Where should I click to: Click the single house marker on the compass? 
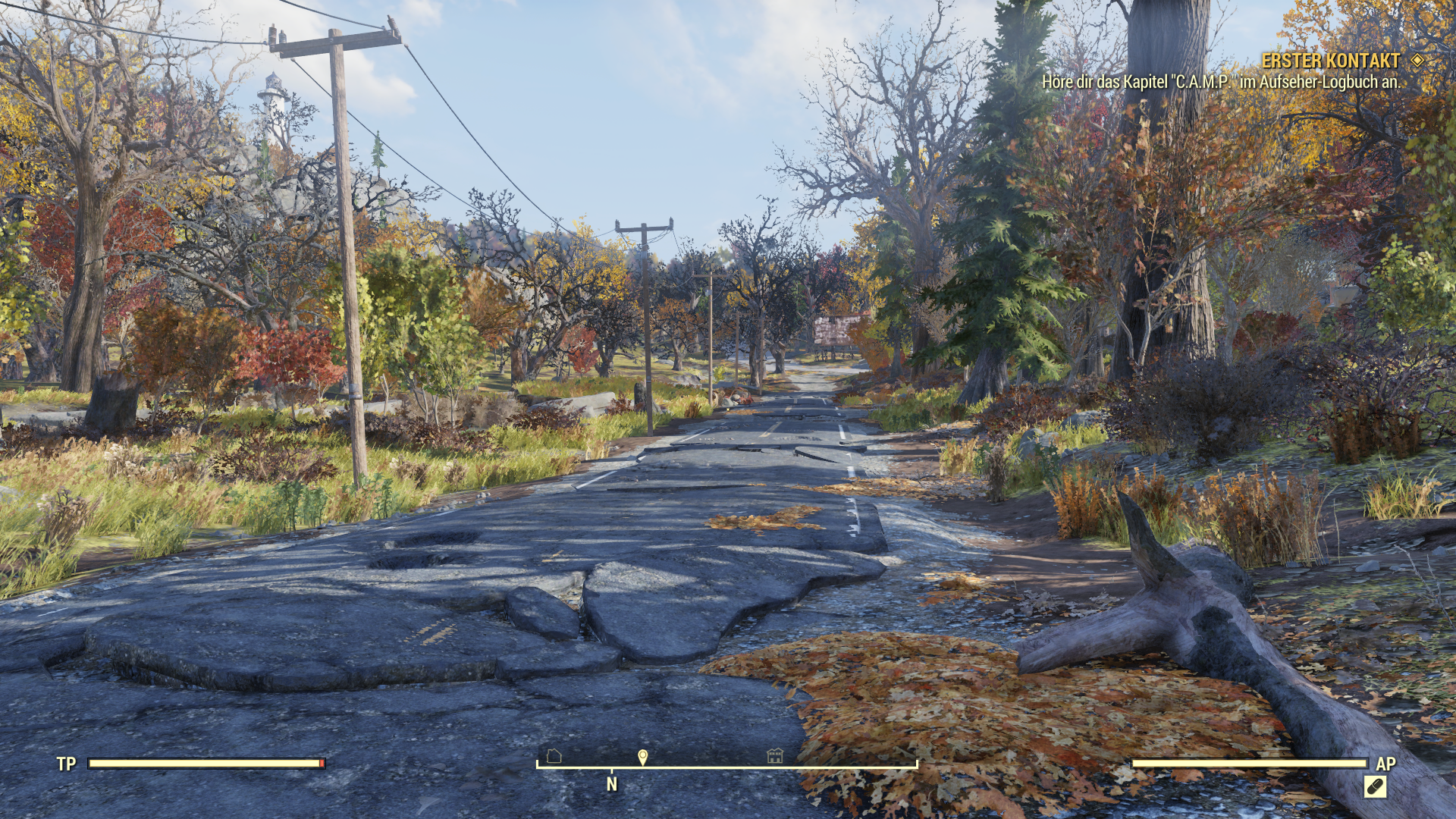tap(554, 755)
